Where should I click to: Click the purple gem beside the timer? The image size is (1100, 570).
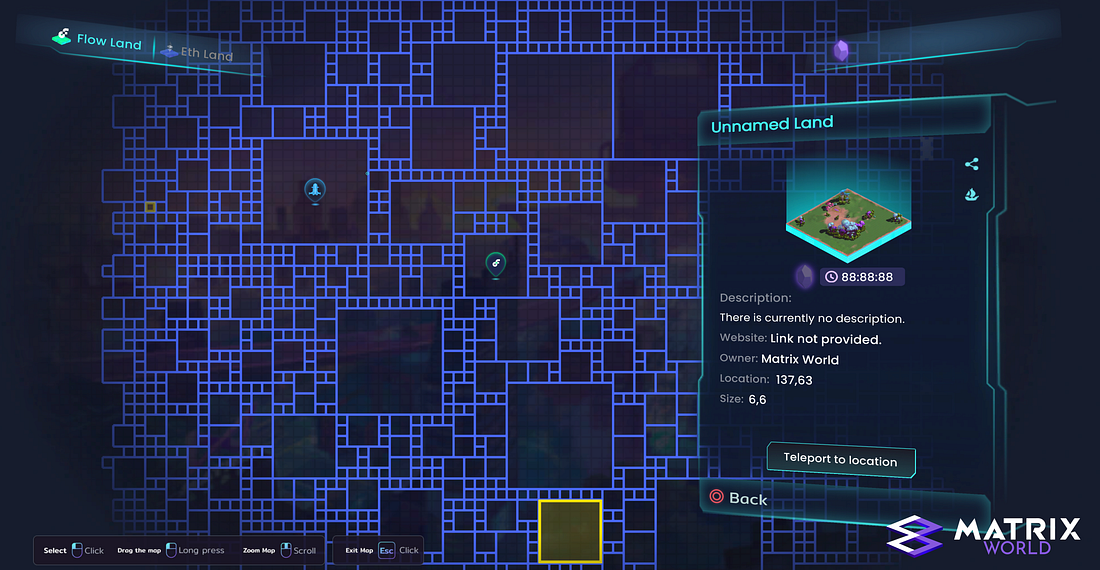pyautogui.click(x=804, y=276)
